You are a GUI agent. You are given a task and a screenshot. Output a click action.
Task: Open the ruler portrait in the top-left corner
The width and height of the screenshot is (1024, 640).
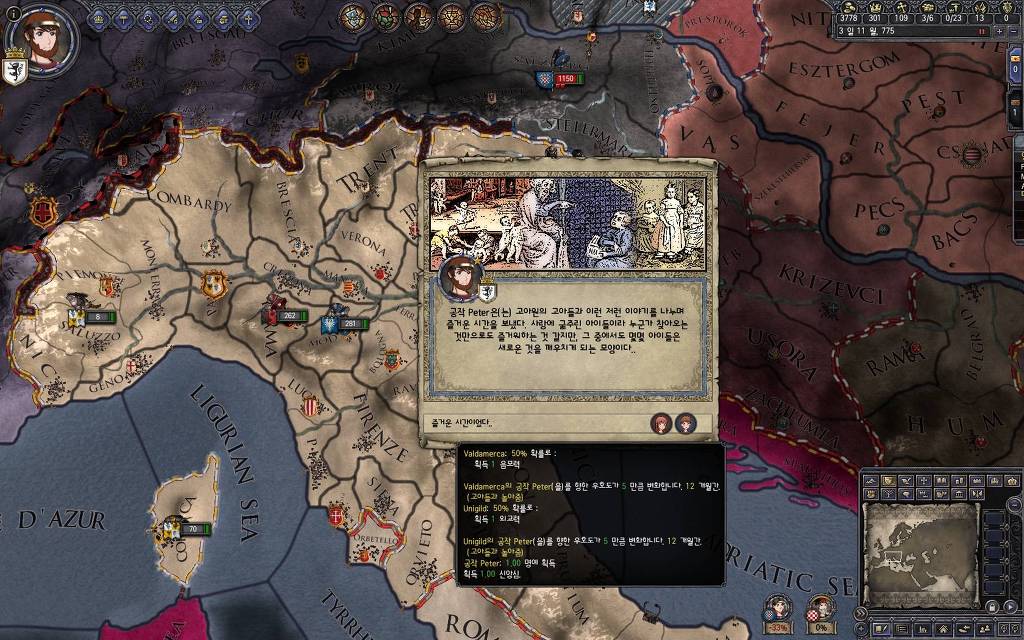click(41, 40)
